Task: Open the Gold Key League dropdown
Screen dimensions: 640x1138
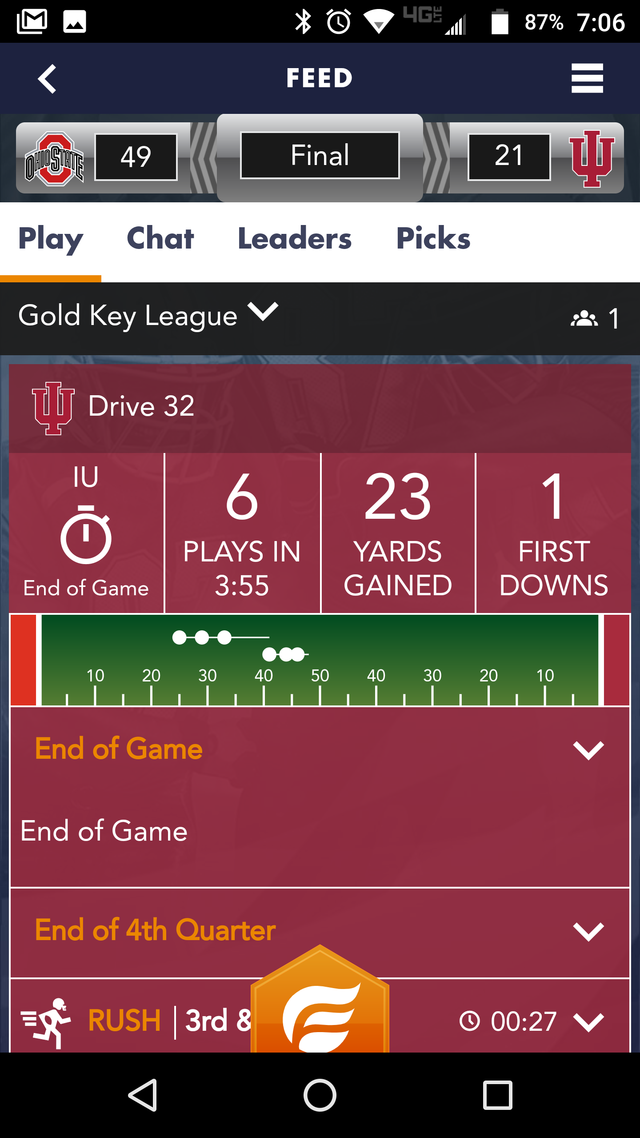Action: pyautogui.click(x=263, y=313)
